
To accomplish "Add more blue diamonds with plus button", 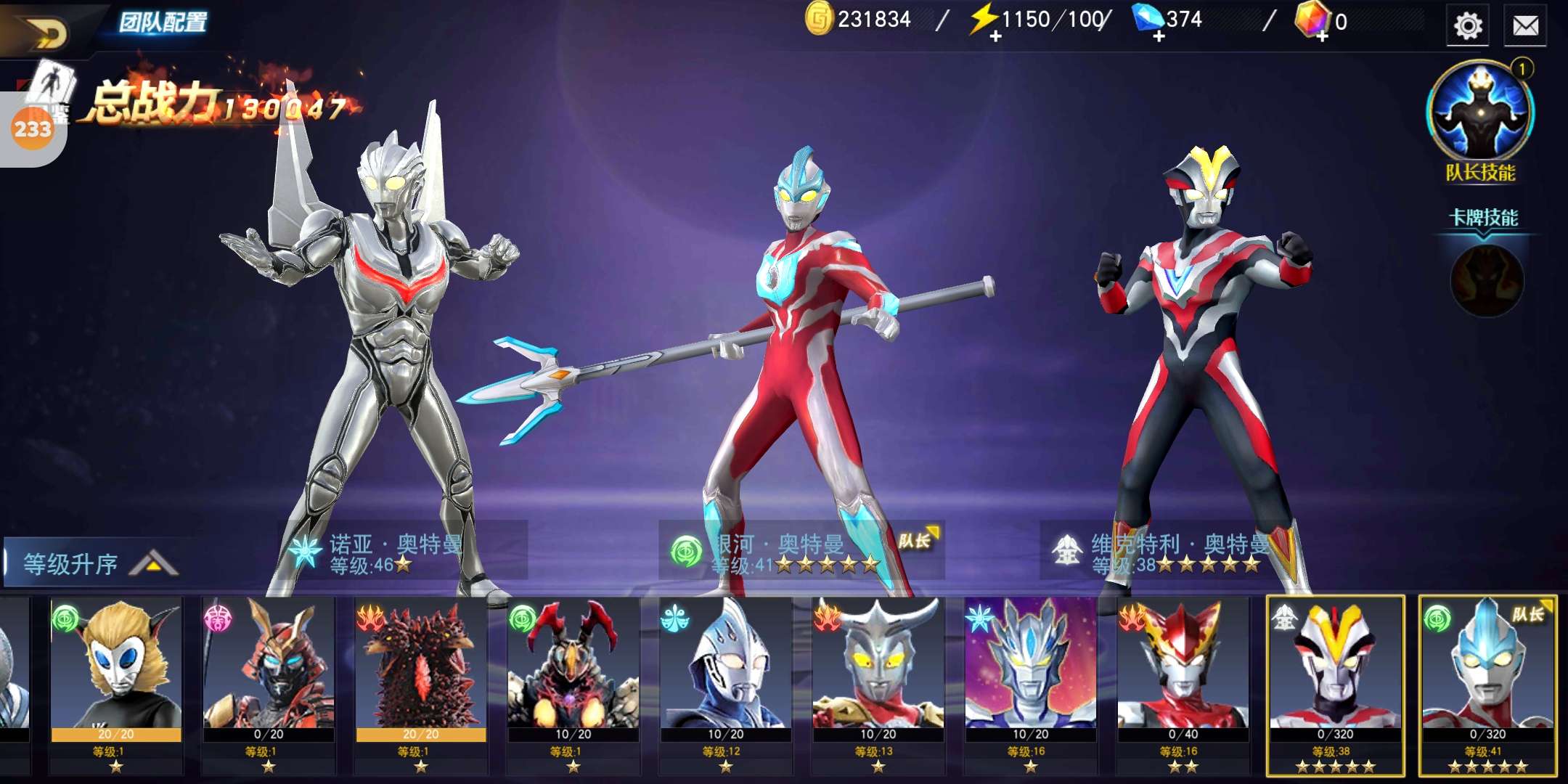I will 1158,36.
